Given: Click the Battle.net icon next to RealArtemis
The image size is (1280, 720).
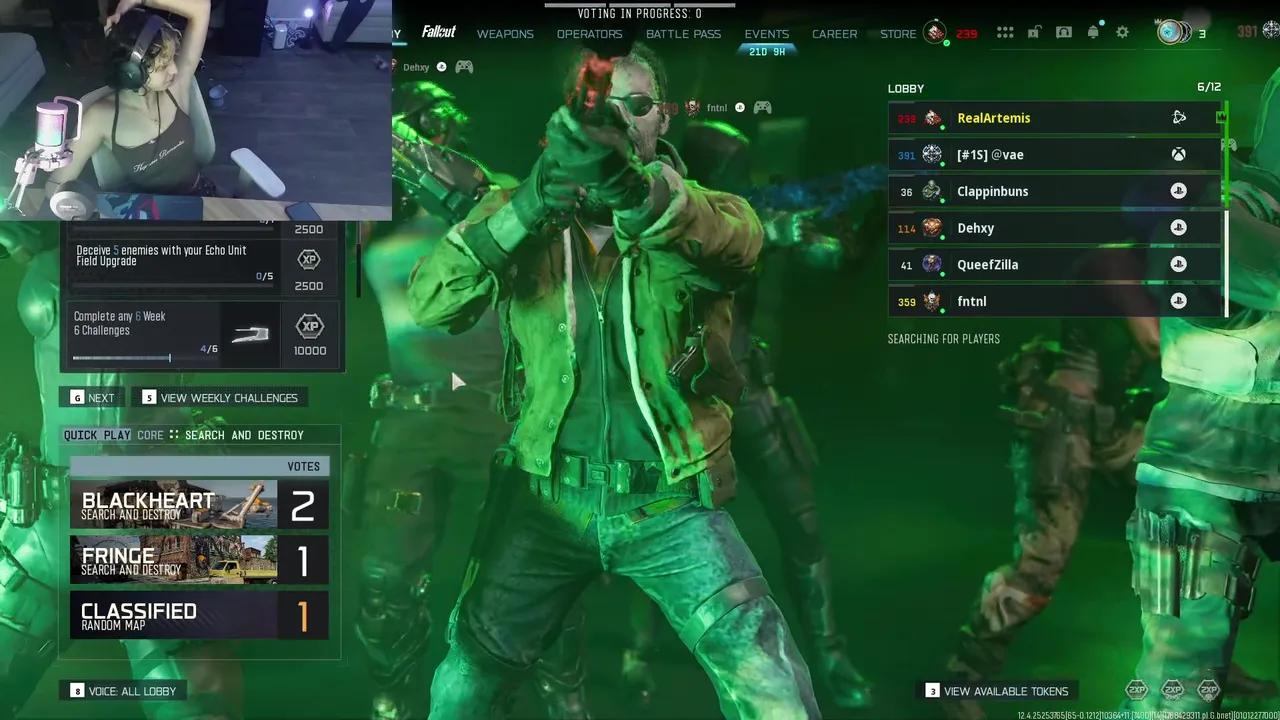Looking at the screenshot, I should point(1178,117).
